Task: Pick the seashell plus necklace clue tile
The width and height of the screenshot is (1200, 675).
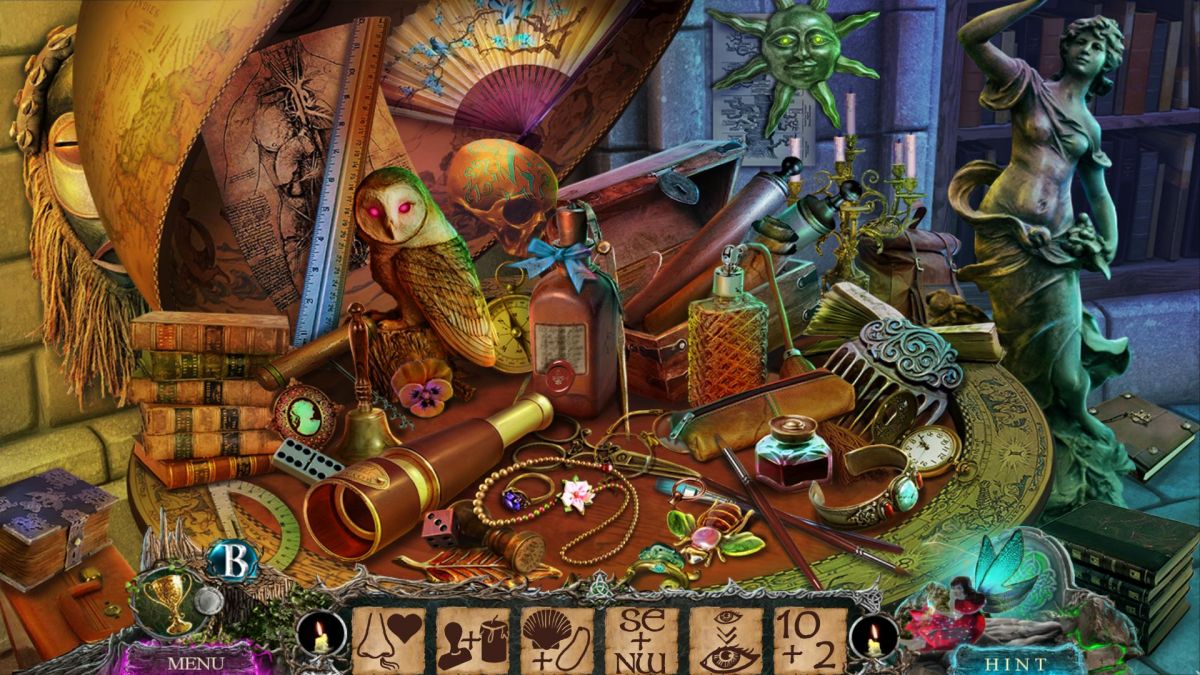Action: 557,640
